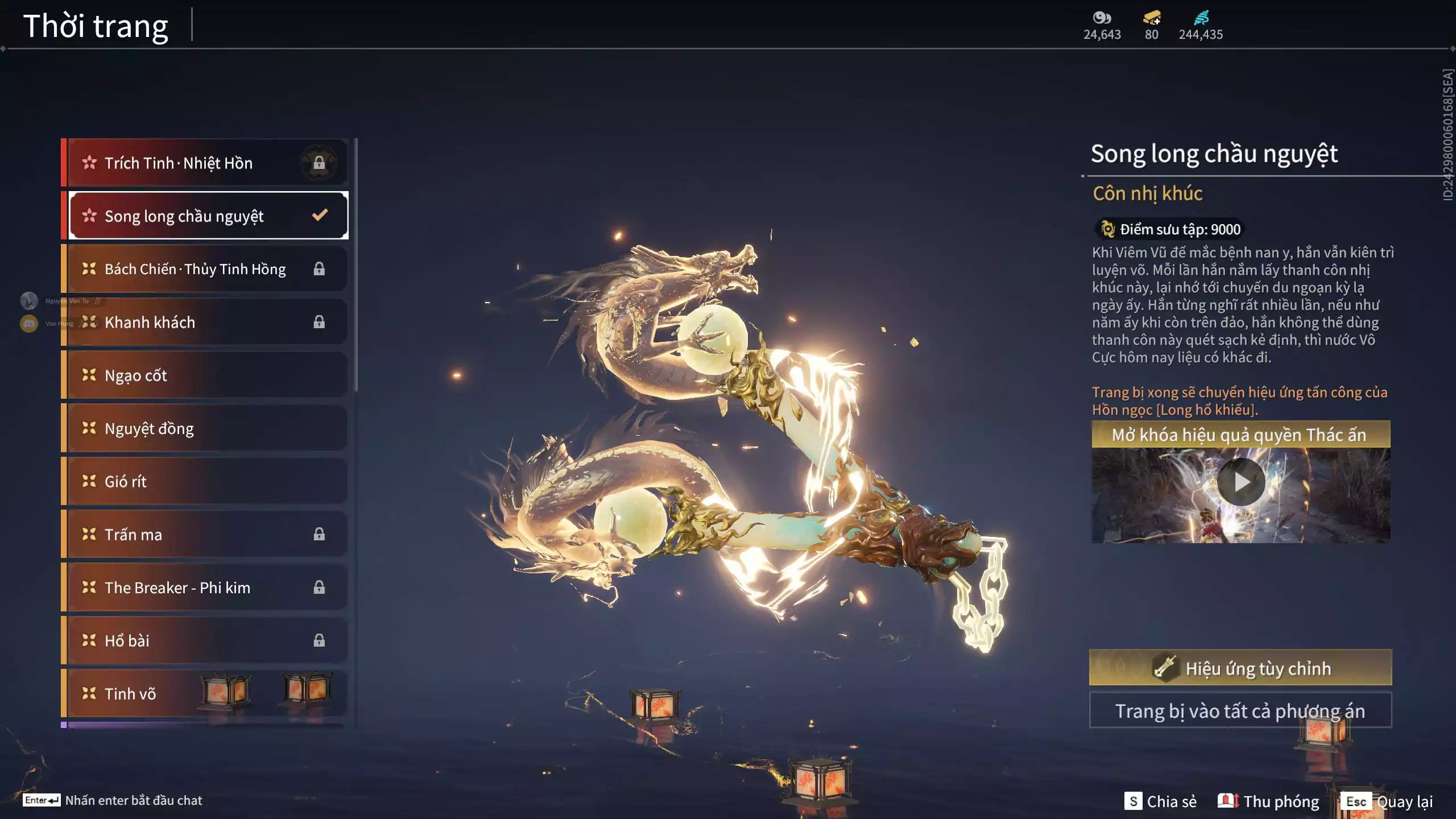This screenshot has width=1456, height=819.
Task: Click the blue feather currency icon
Action: tap(1201, 18)
